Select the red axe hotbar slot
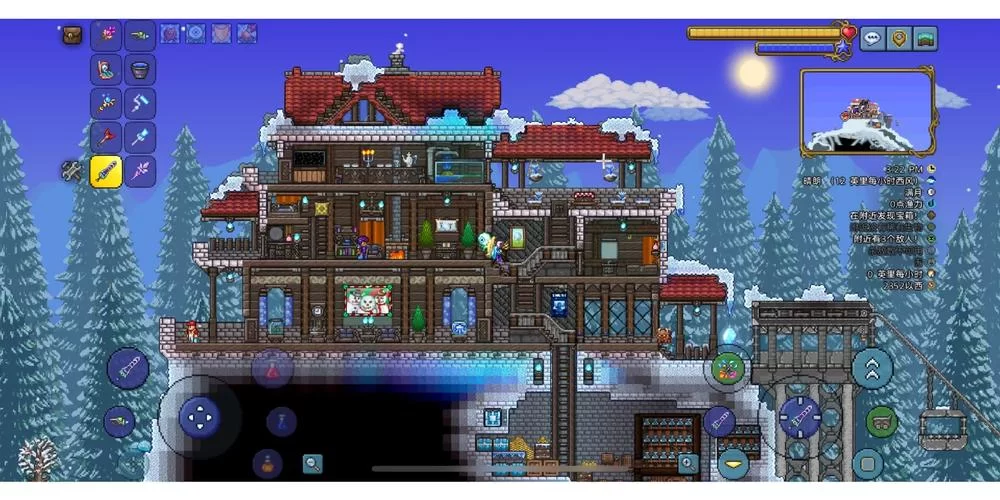The height and width of the screenshot is (500, 1000). tap(106, 137)
